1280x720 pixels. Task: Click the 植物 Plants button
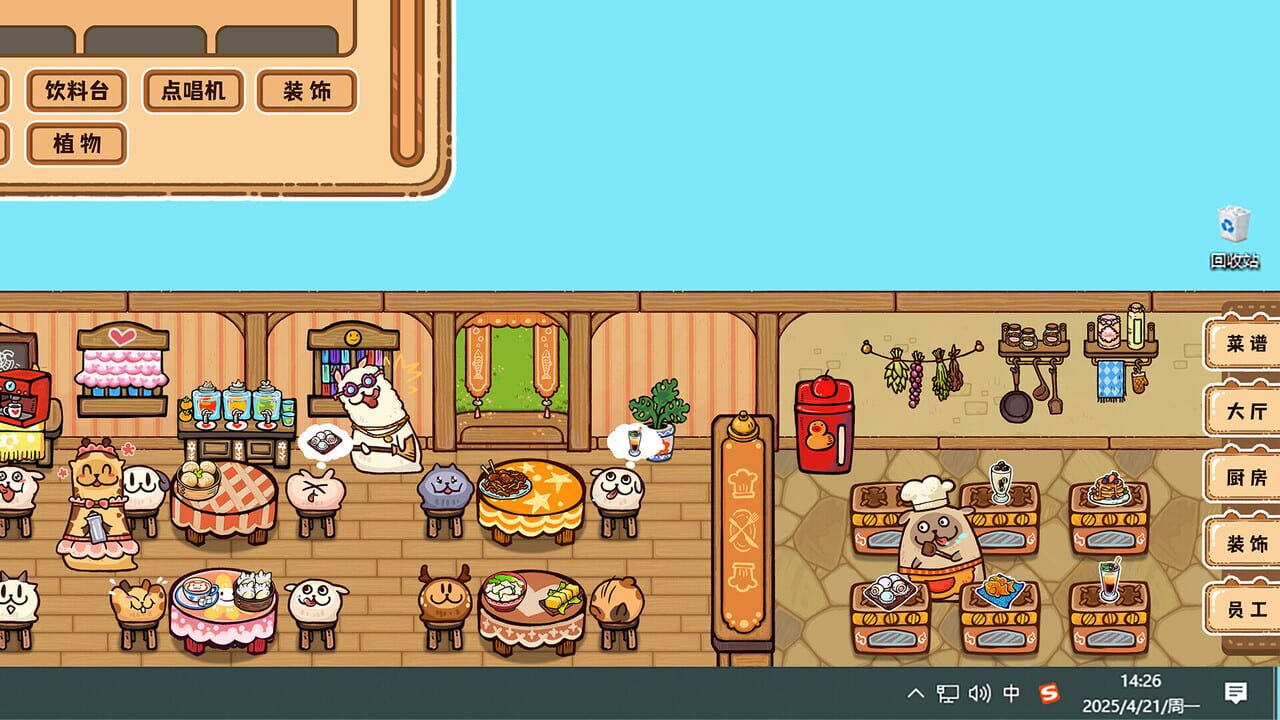(x=77, y=144)
